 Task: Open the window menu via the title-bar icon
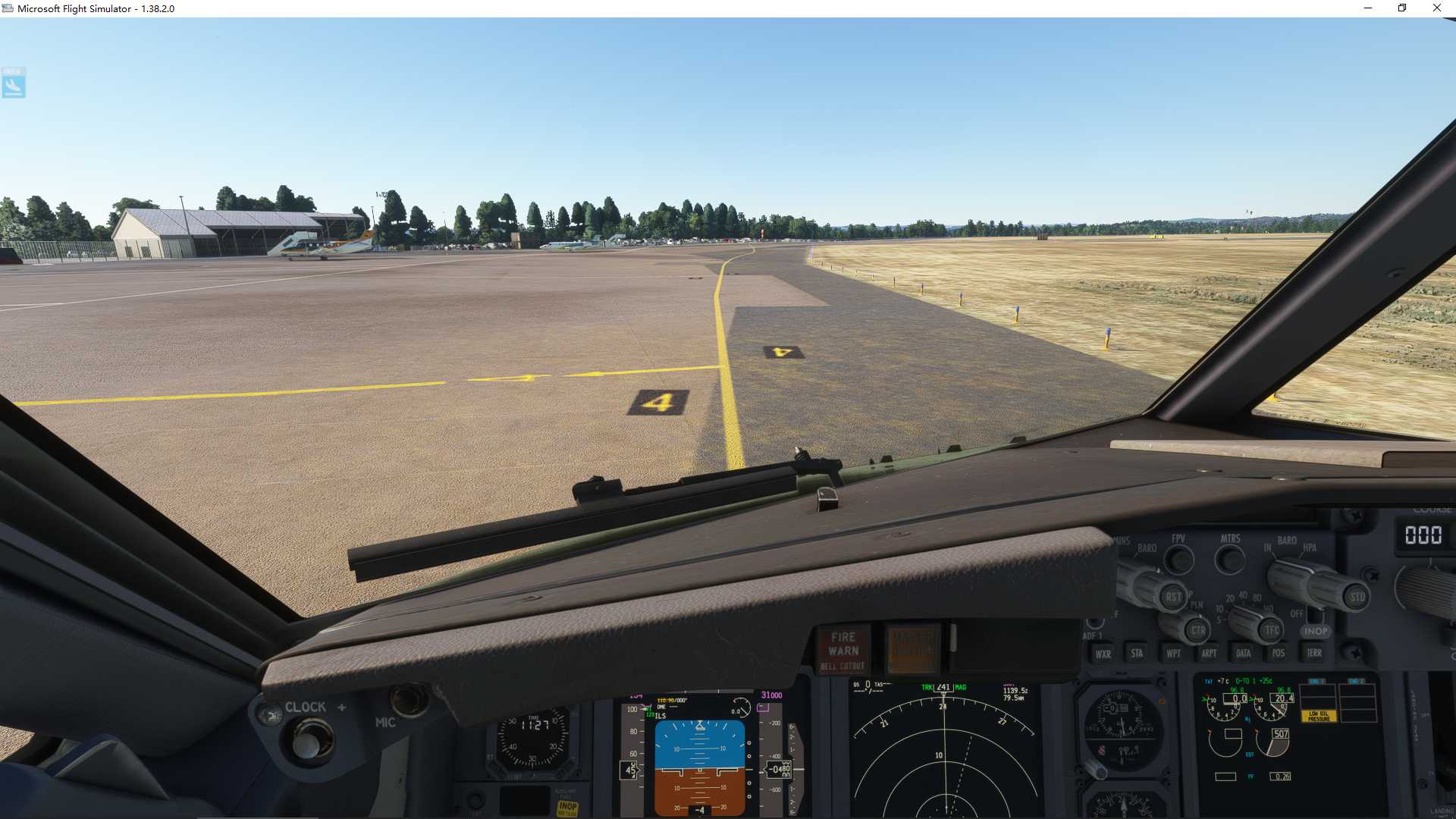tap(6, 8)
